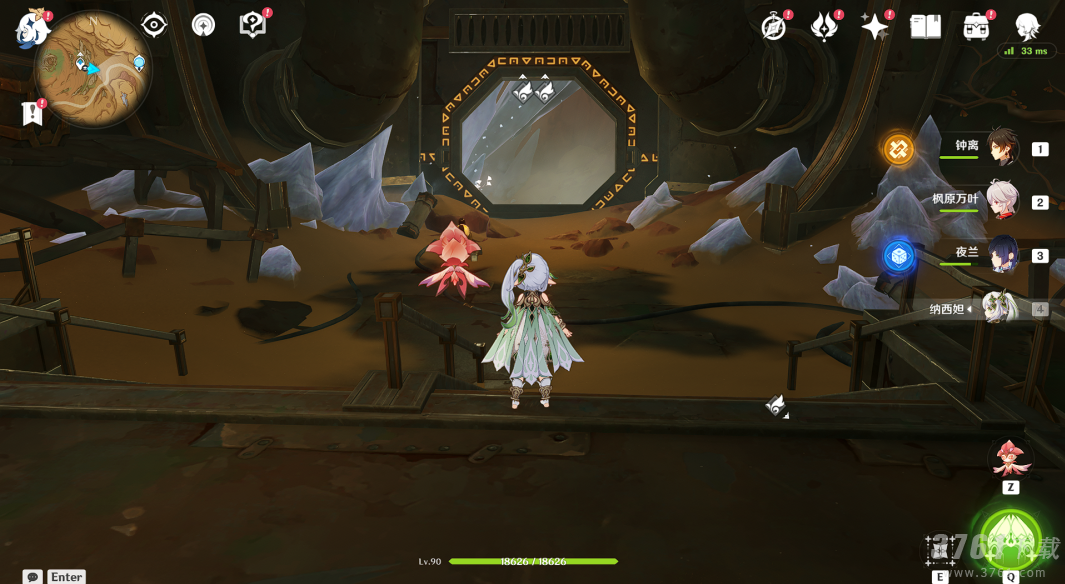1065x584 pixels.
Task: Open the quest log banner icon
Action: pos(33,113)
